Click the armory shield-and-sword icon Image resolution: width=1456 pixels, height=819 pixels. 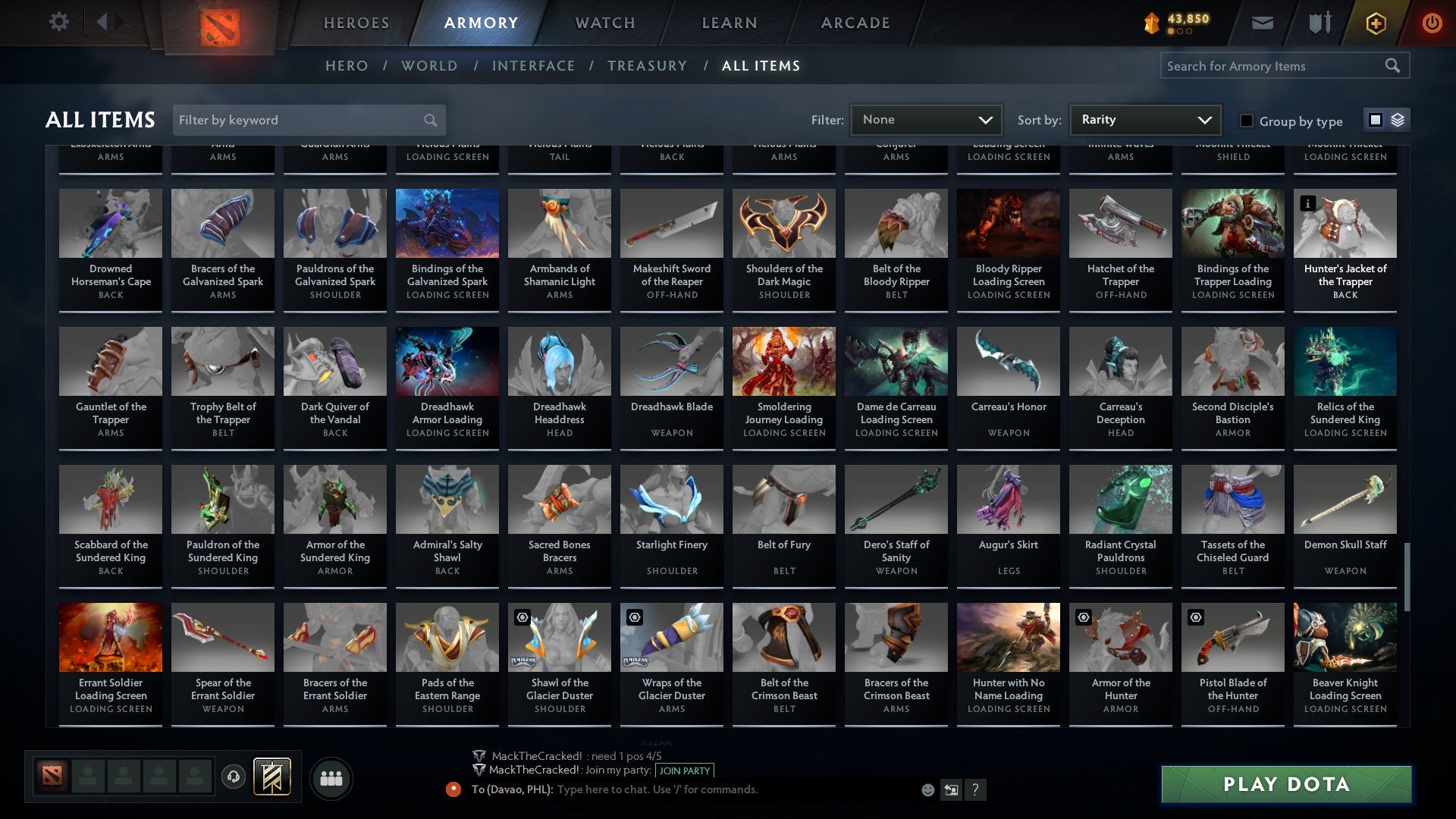1319,22
